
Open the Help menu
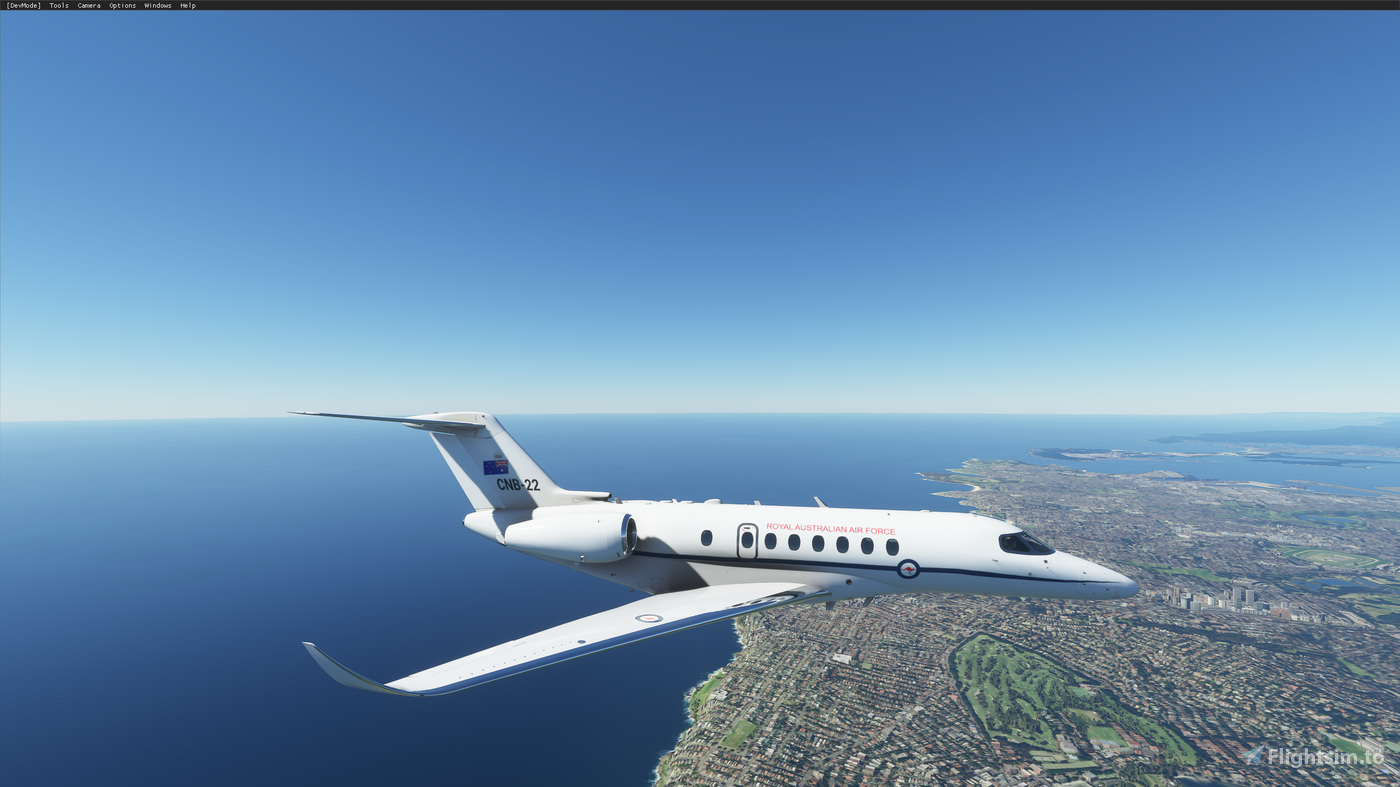[x=188, y=4]
